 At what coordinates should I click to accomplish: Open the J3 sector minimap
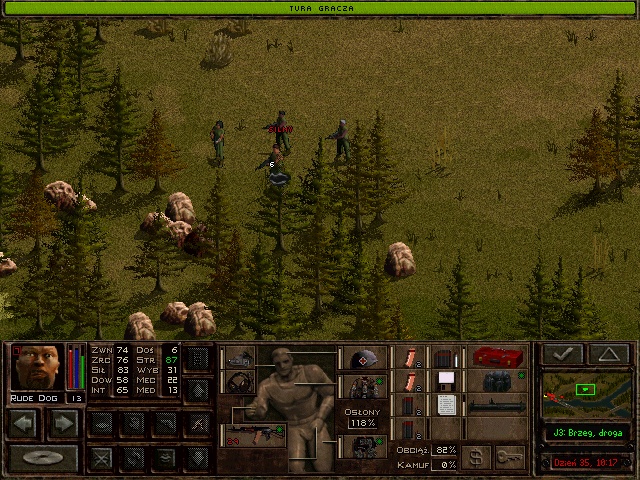pos(585,395)
